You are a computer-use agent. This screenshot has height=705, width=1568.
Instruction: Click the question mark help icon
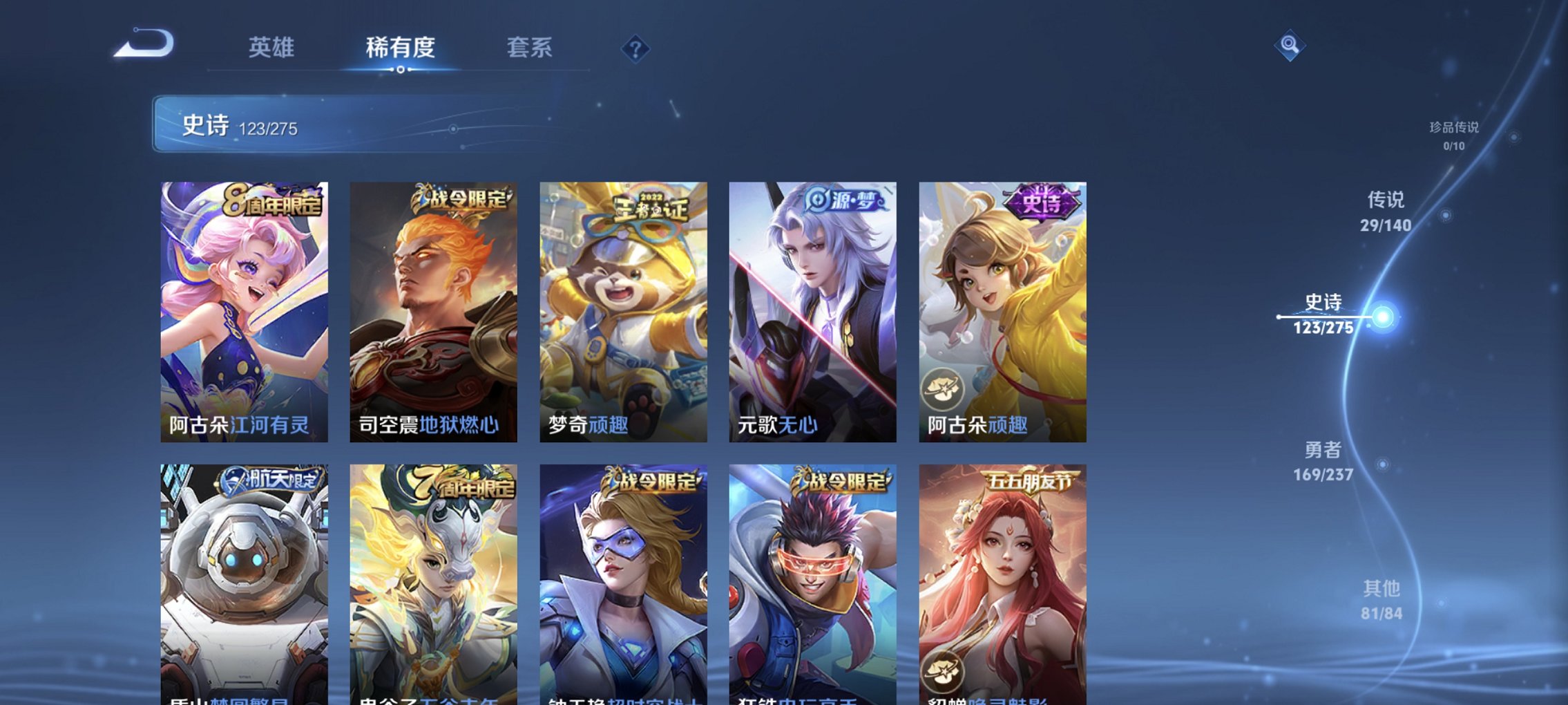(635, 48)
